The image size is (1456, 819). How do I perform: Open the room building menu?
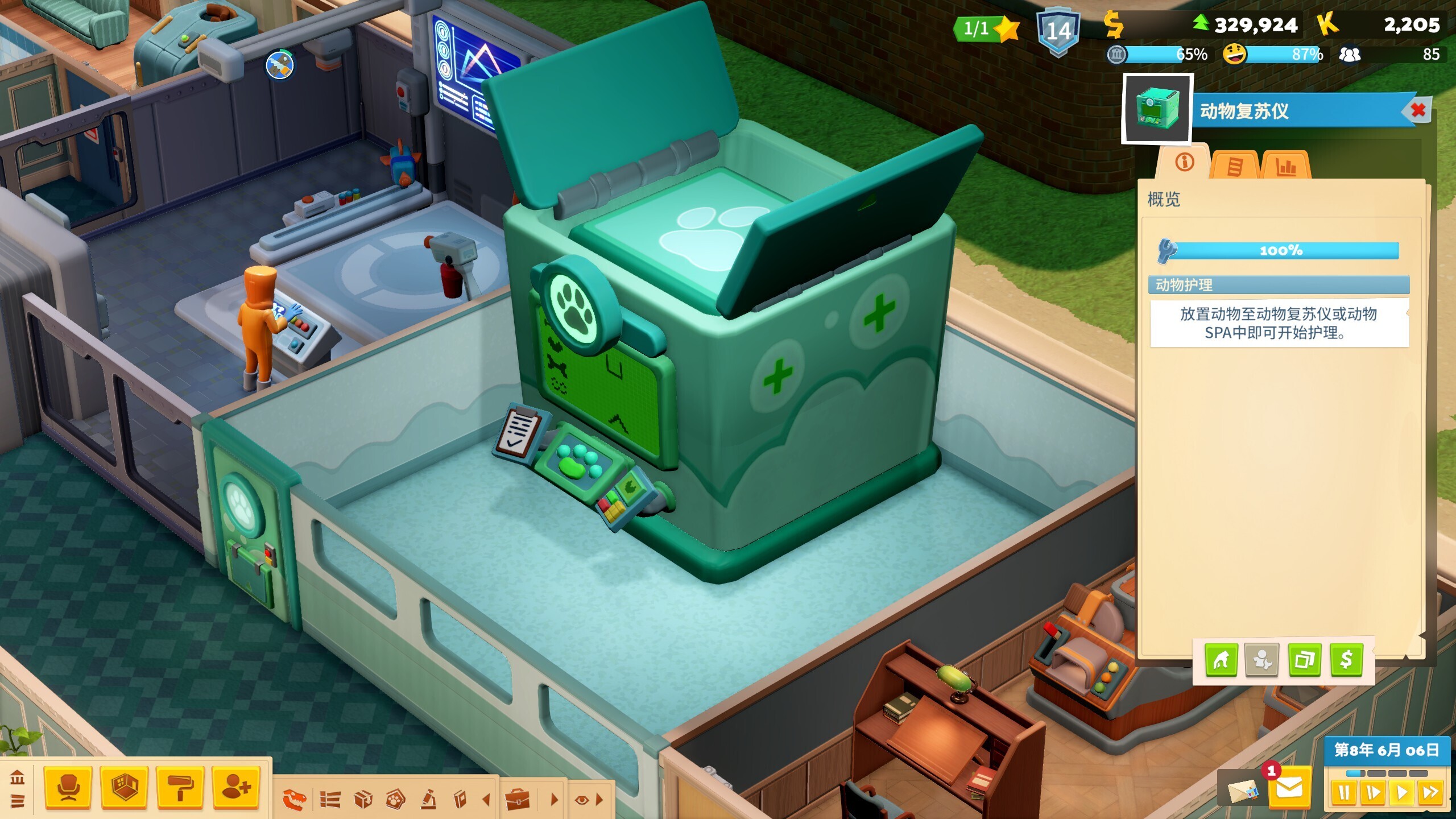[124, 788]
